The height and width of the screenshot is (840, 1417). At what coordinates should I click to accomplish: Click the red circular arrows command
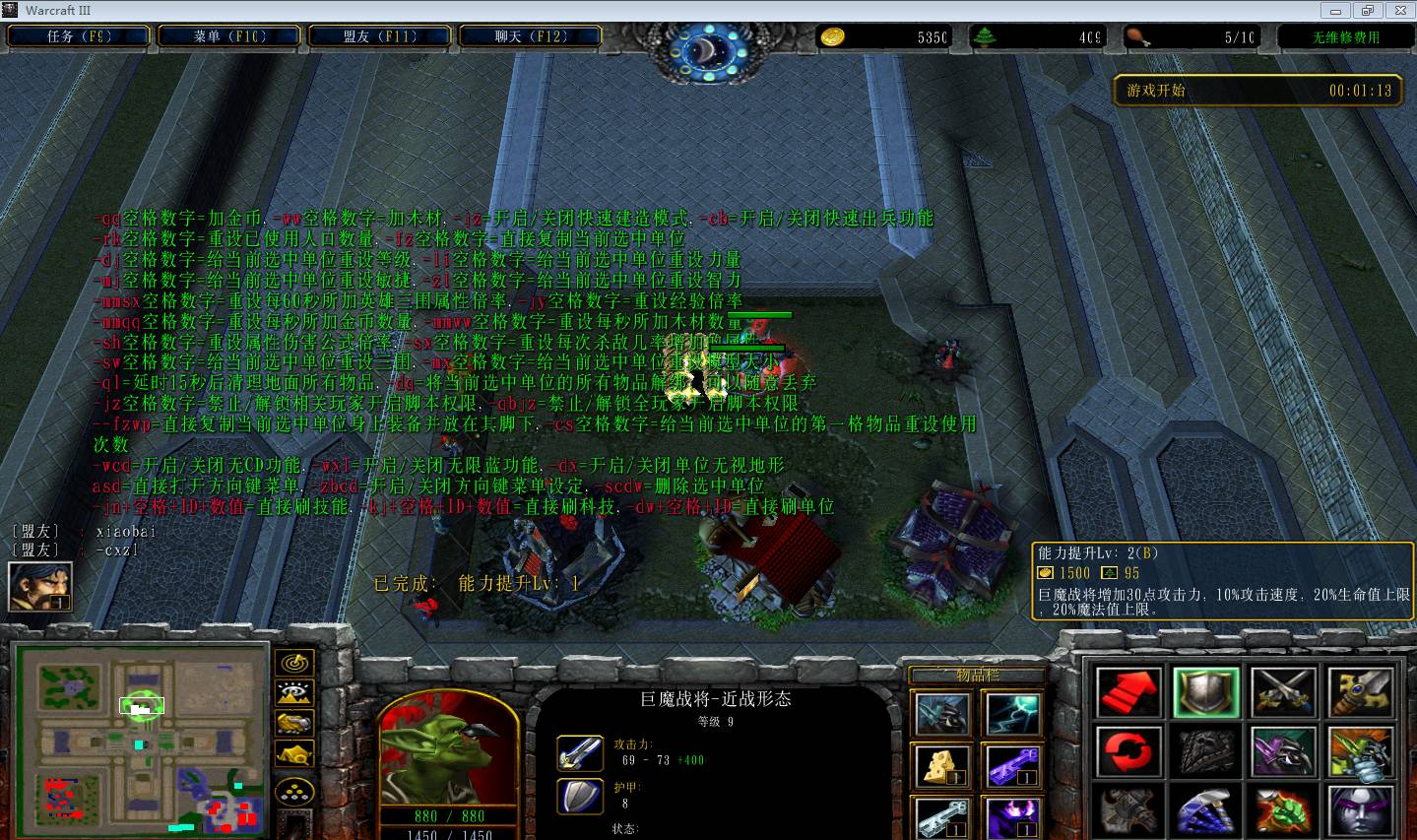coord(1127,751)
